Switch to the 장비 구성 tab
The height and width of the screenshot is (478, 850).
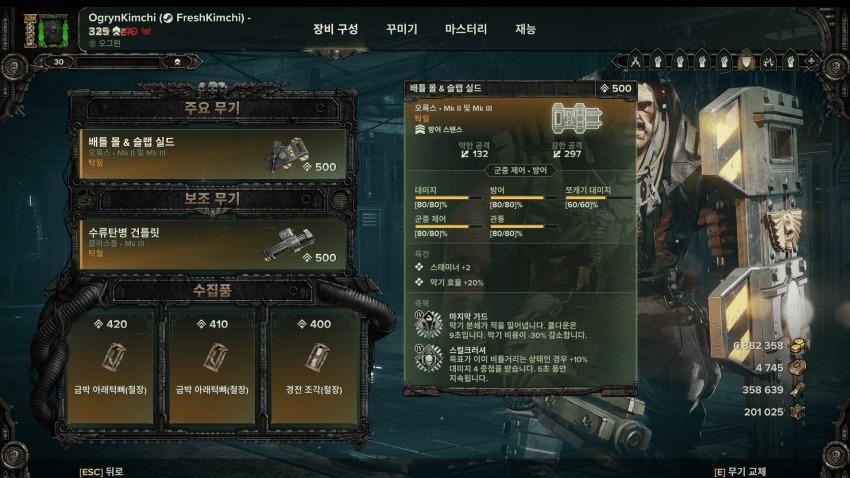pyautogui.click(x=335, y=30)
